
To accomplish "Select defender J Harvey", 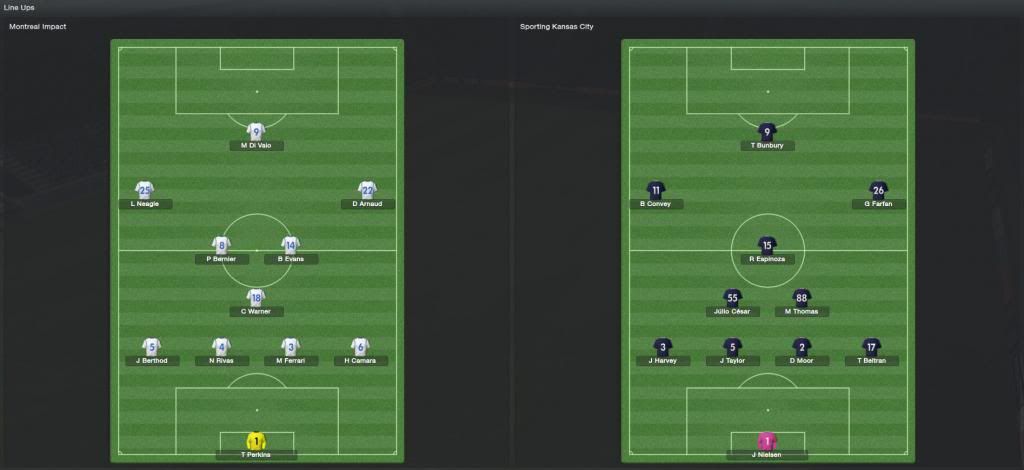I will (x=662, y=346).
